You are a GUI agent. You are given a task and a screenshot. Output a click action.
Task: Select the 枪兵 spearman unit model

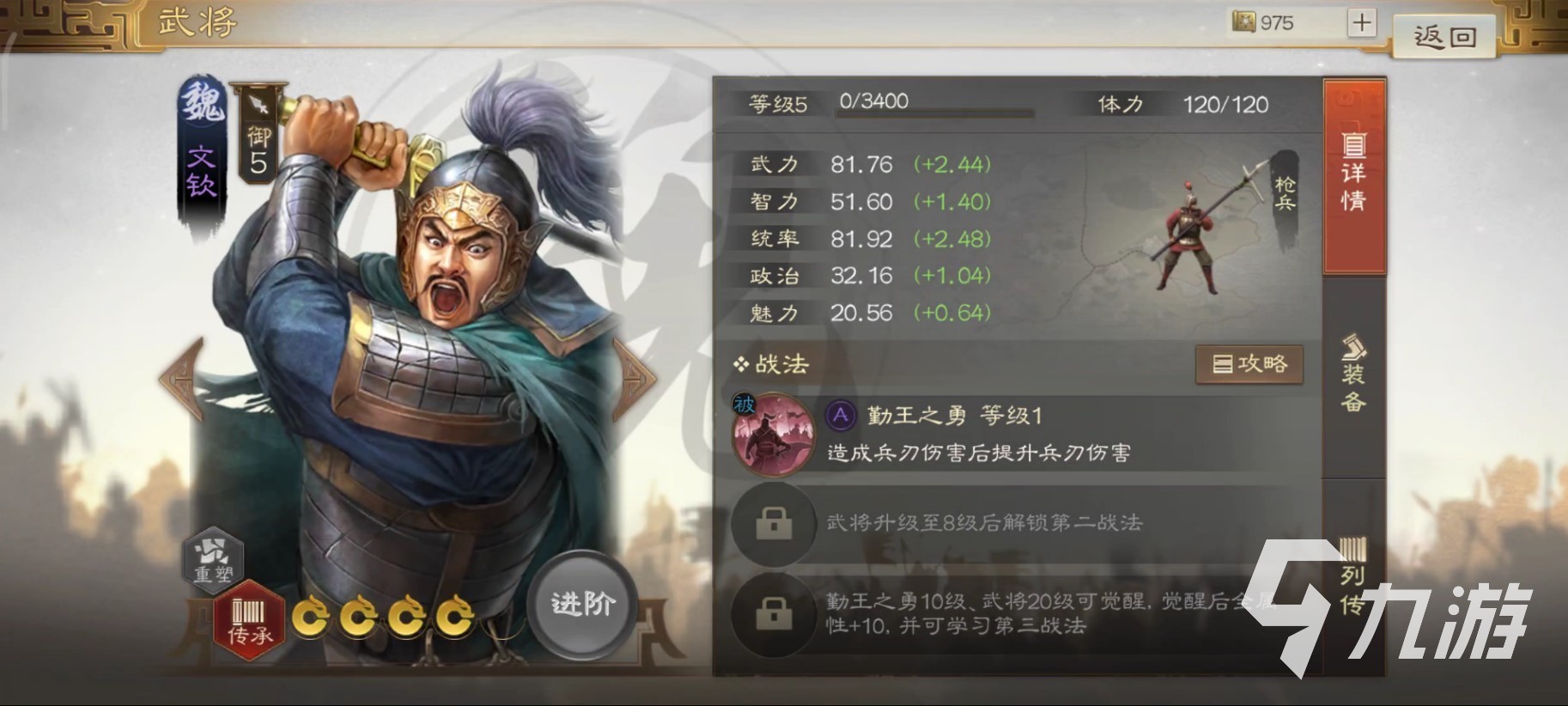pyautogui.click(x=1188, y=232)
